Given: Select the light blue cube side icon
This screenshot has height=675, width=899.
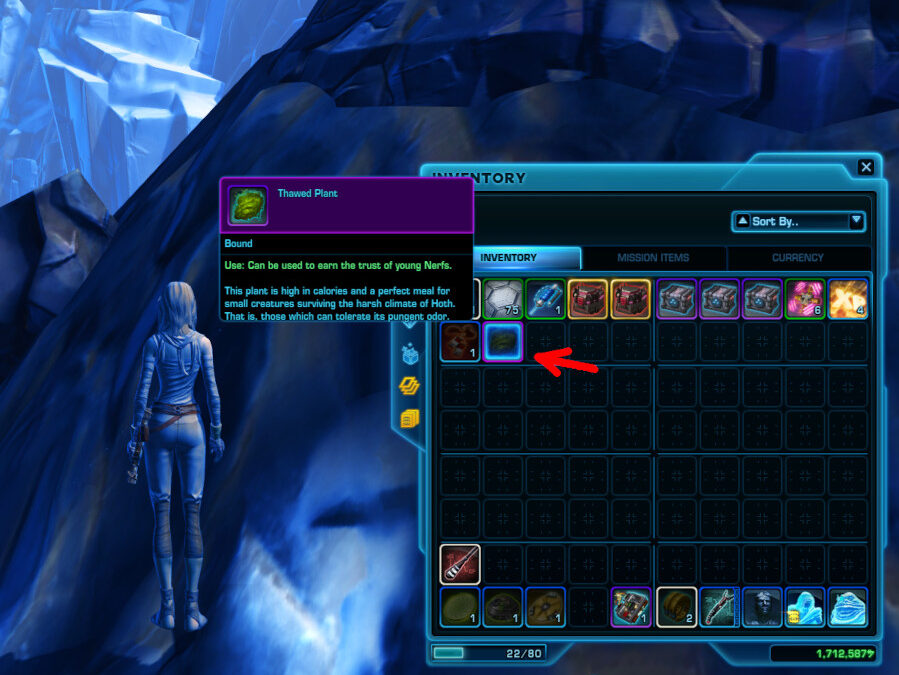Looking at the screenshot, I should coord(409,353).
